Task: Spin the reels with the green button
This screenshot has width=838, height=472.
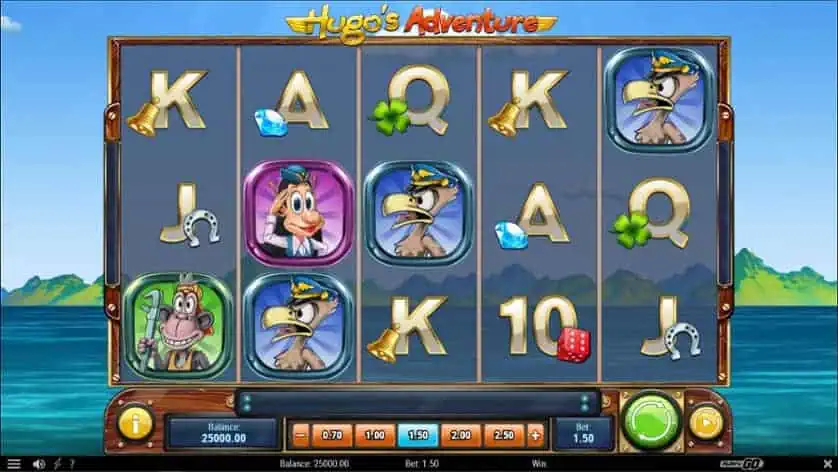Action: [651, 423]
